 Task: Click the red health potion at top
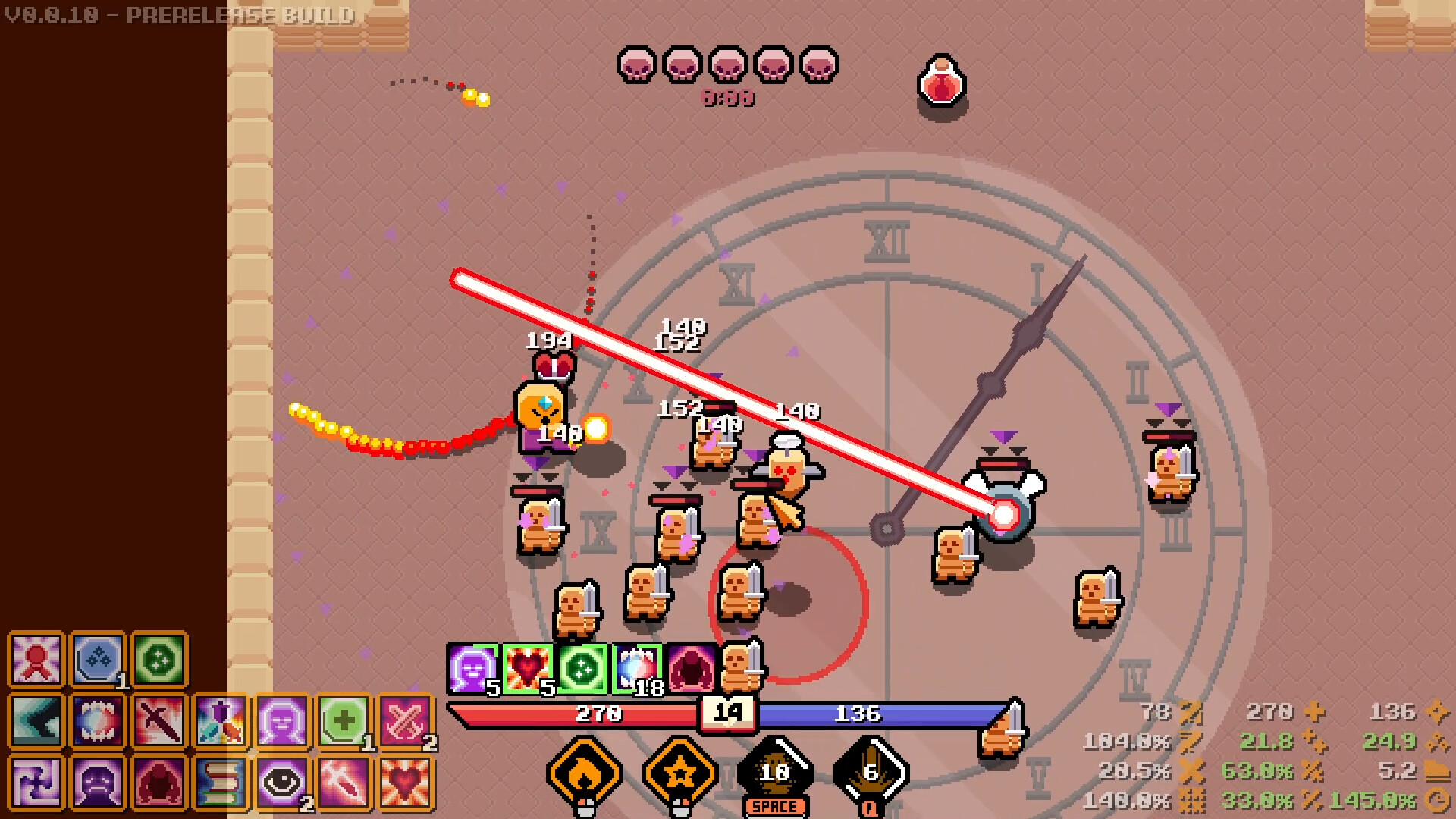[940, 83]
